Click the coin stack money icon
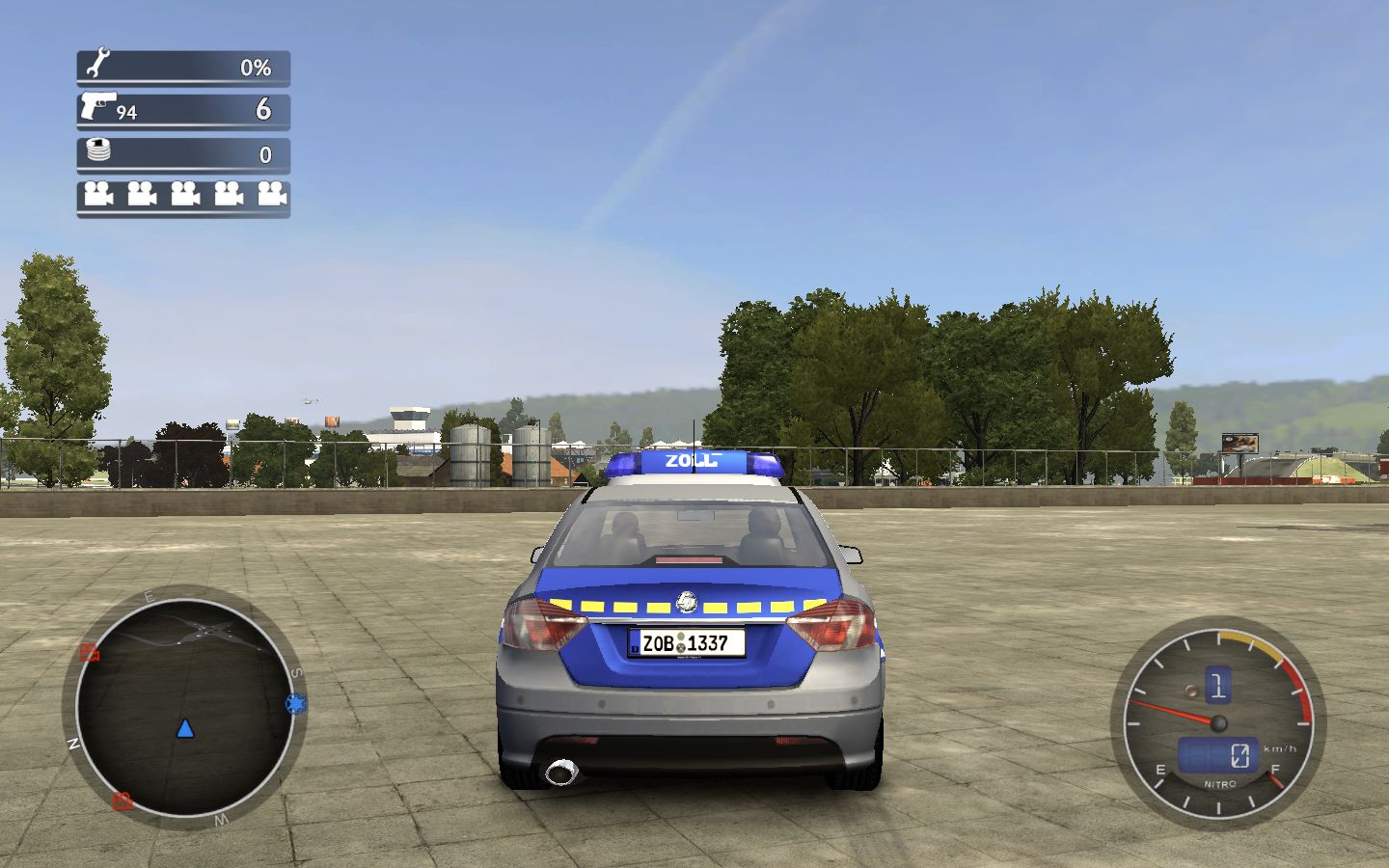Screen dimensions: 1389x868 pos(98,150)
